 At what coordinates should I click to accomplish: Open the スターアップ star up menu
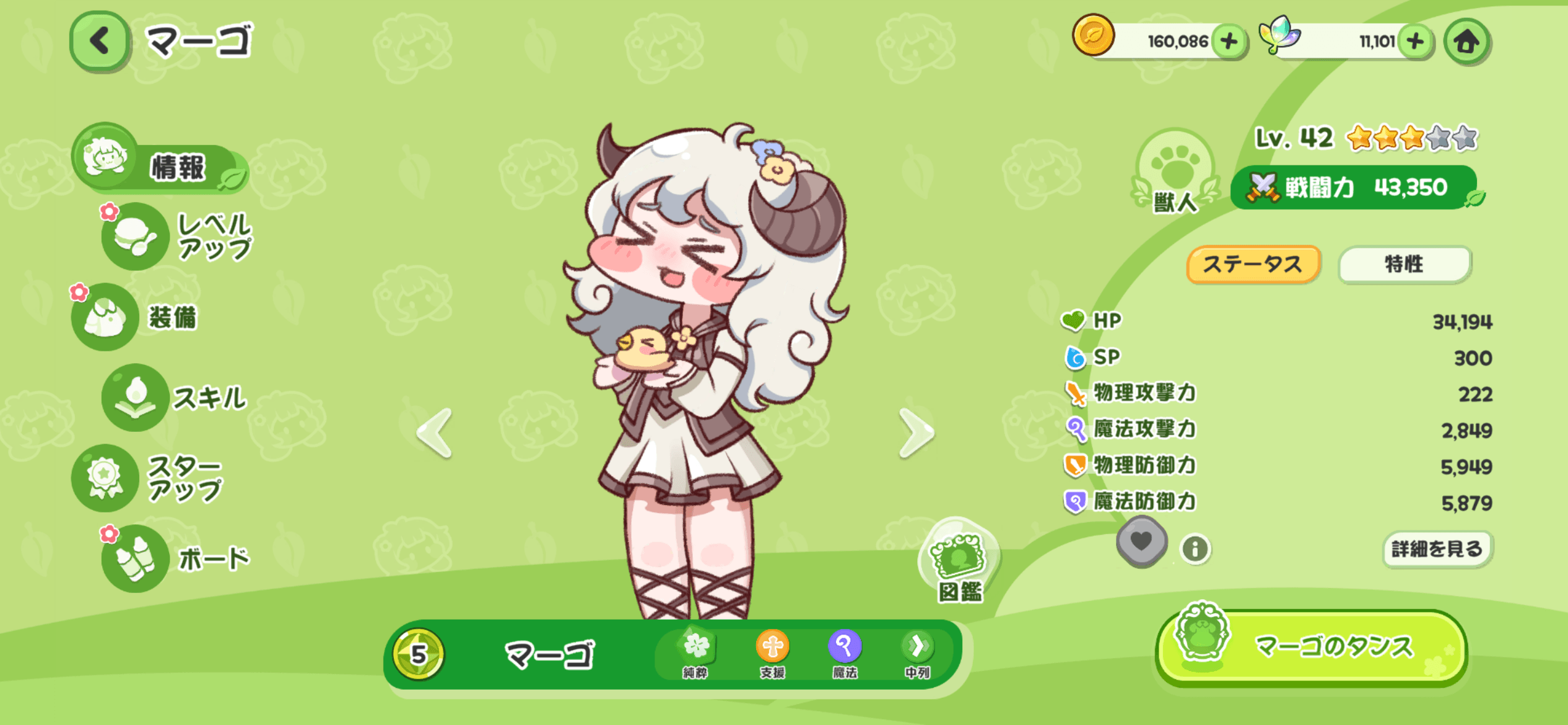149,478
